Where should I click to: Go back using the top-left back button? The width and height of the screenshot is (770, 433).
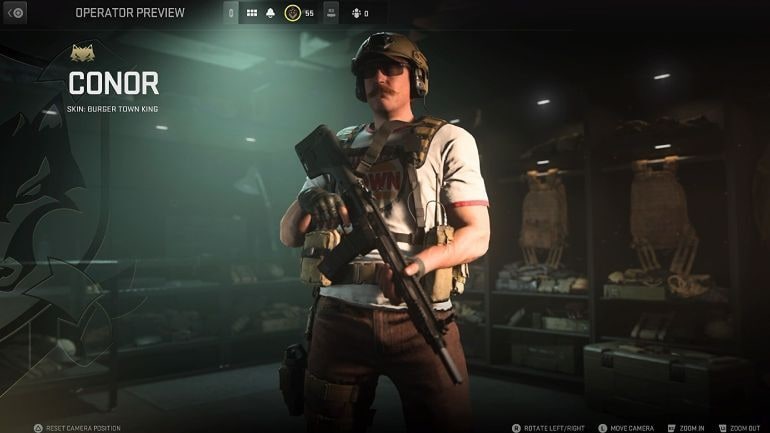[x=15, y=13]
